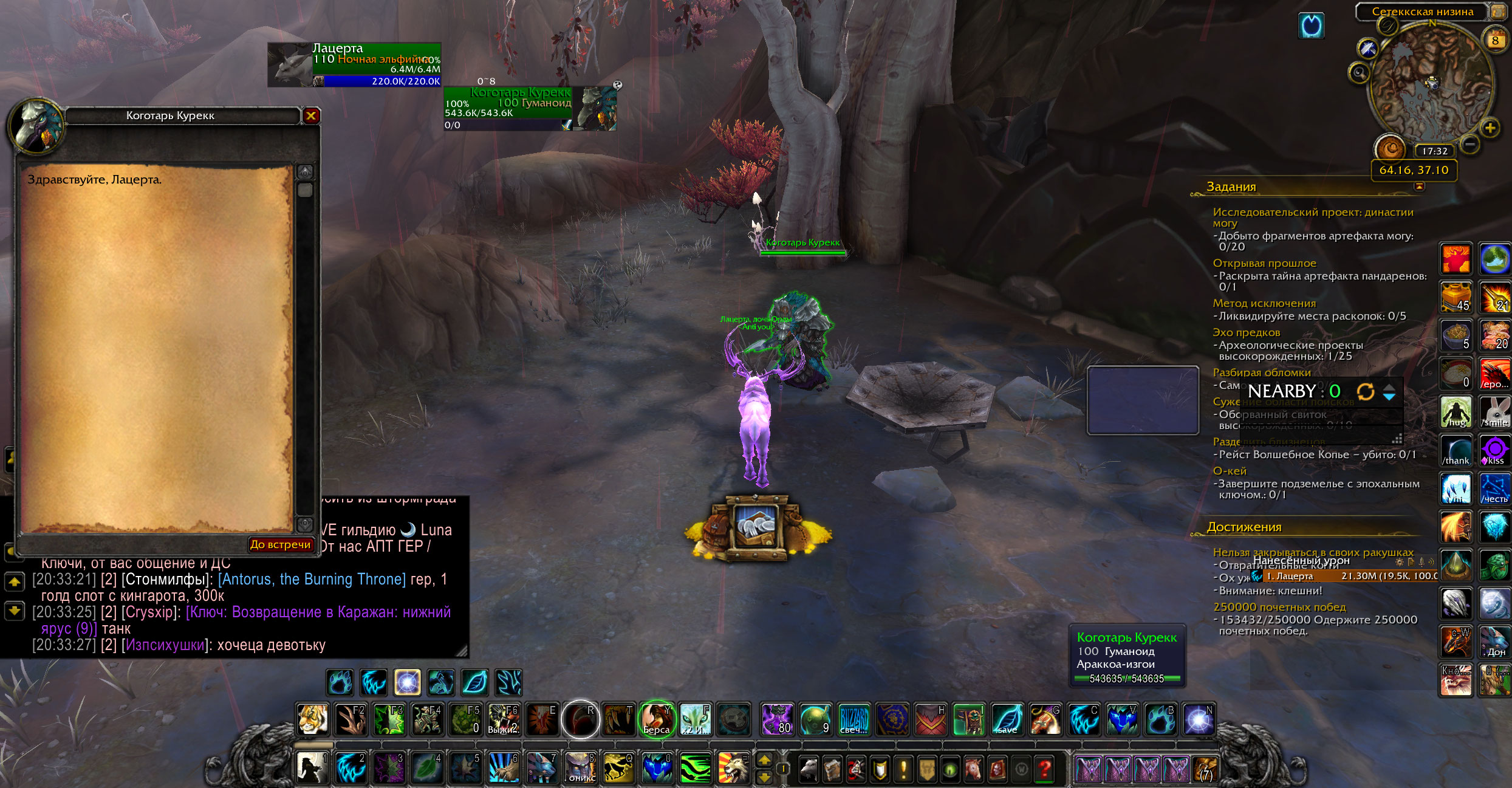Use the rabbit /smile emote macro
This screenshot has width=1512, height=788.
[x=1494, y=412]
